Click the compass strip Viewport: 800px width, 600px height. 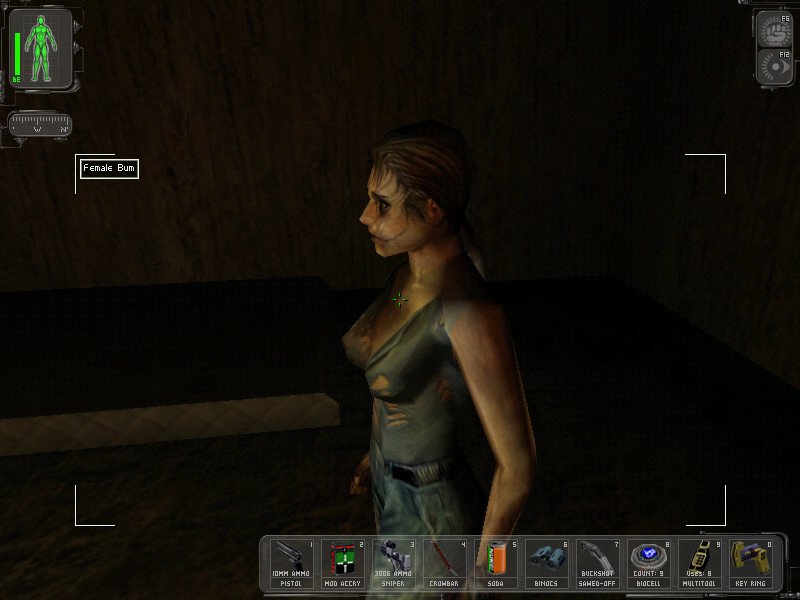tap(40, 126)
